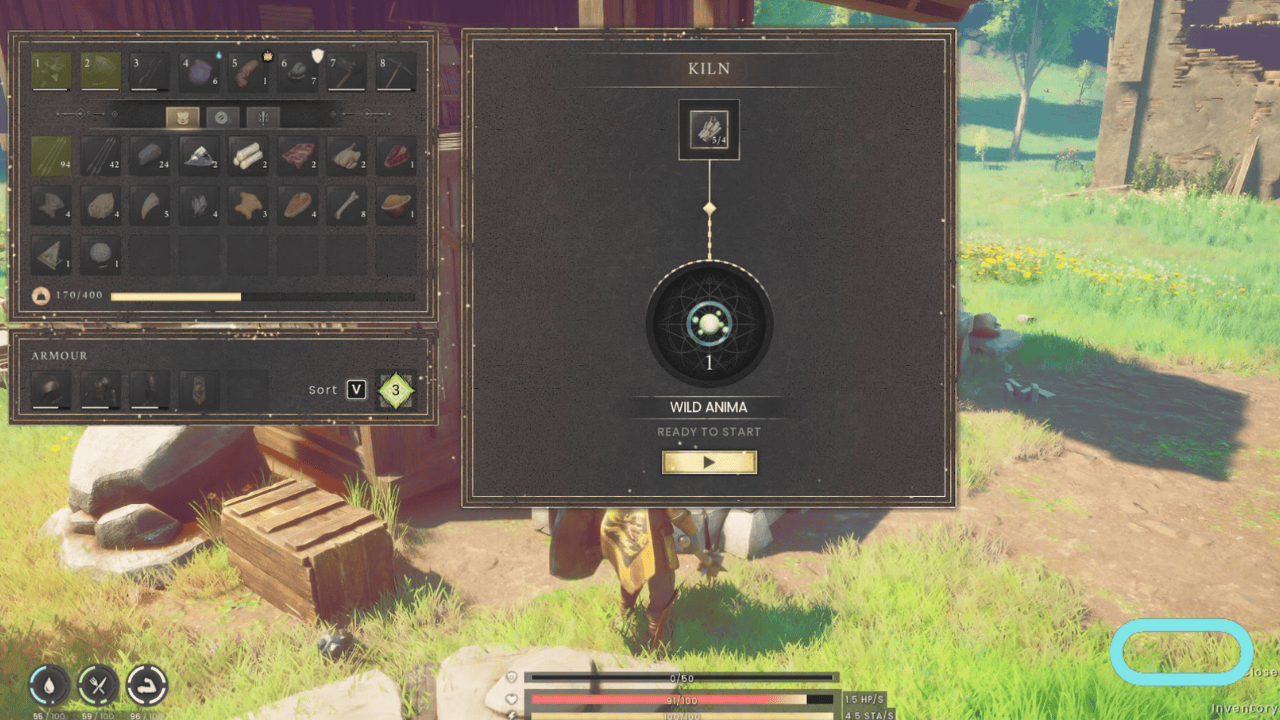Image resolution: width=1280 pixels, height=720 pixels.
Task: Click the bone item above the Kiln circle
Action: coord(710,128)
